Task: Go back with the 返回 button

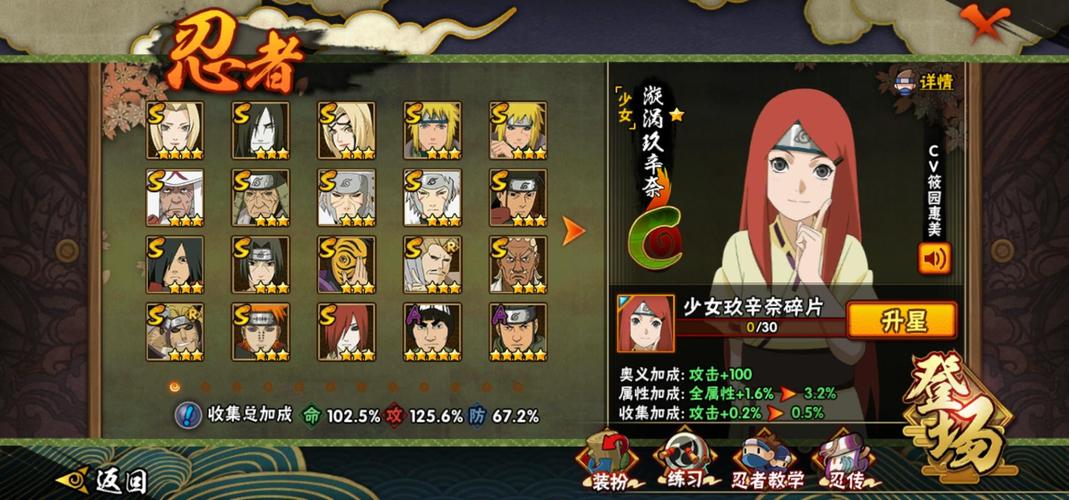Action: coord(105,481)
